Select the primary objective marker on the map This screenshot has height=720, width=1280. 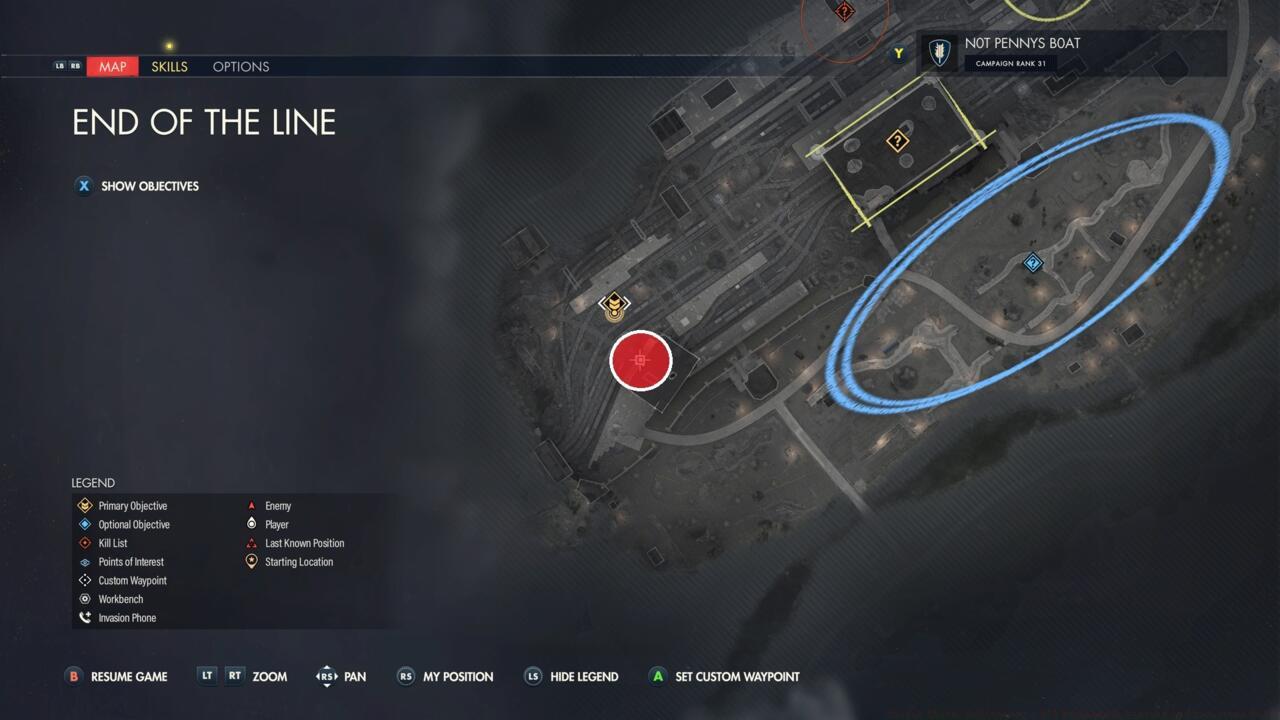[614, 304]
